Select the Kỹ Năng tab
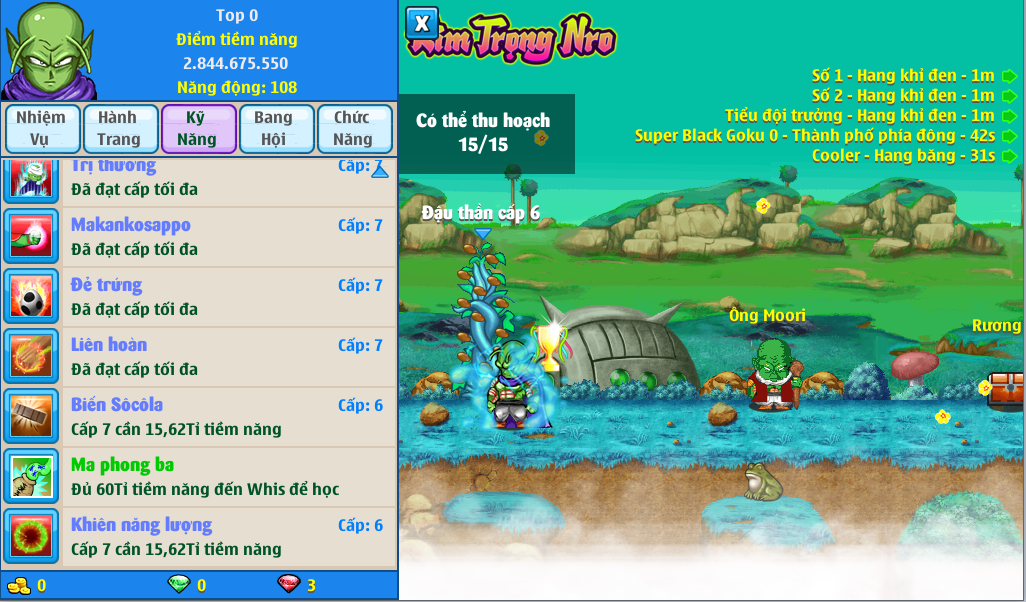 pos(198,129)
